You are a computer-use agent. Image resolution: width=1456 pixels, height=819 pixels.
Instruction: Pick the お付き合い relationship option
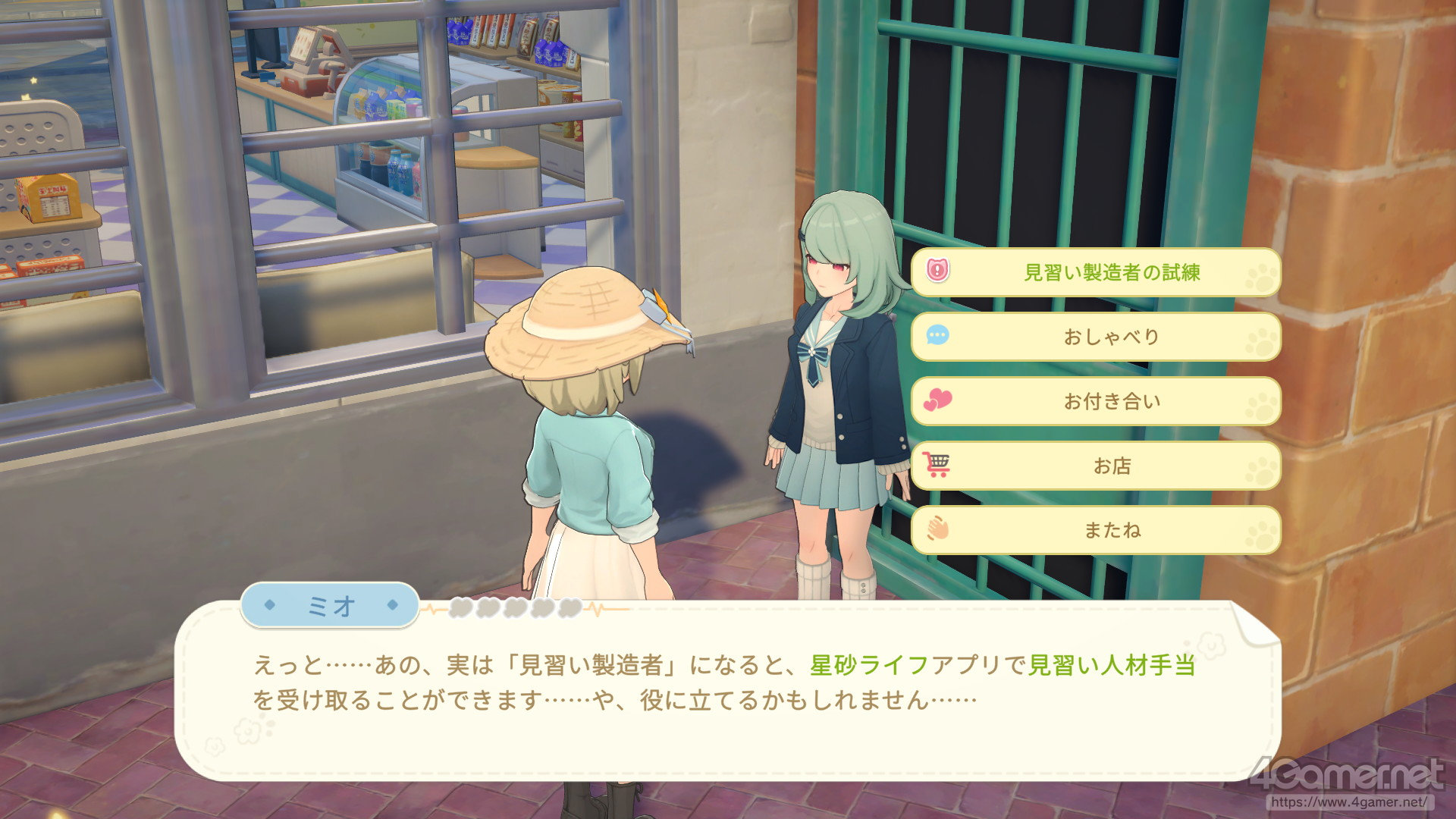click(1096, 401)
